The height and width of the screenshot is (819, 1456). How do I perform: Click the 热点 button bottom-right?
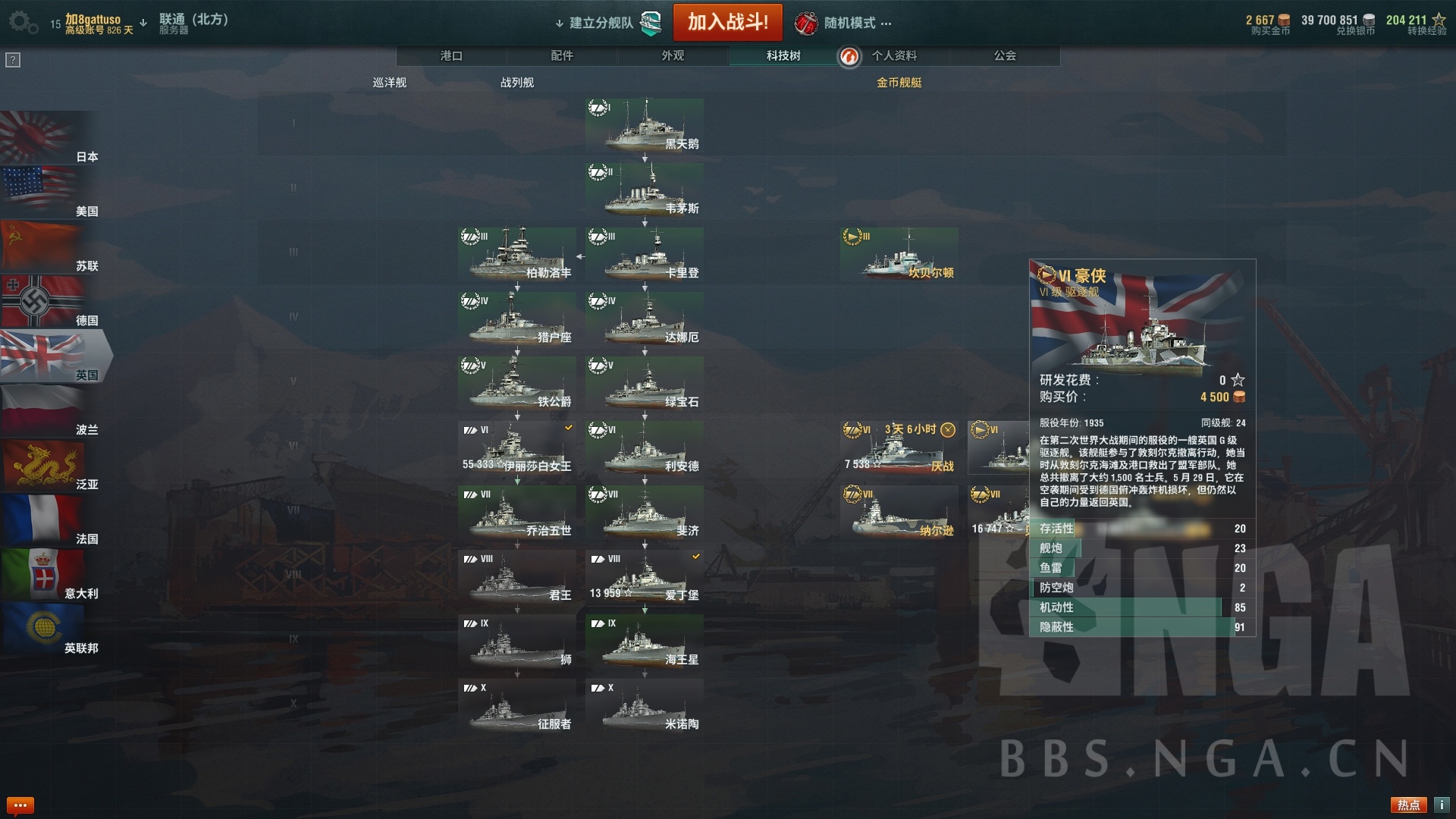1408,803
